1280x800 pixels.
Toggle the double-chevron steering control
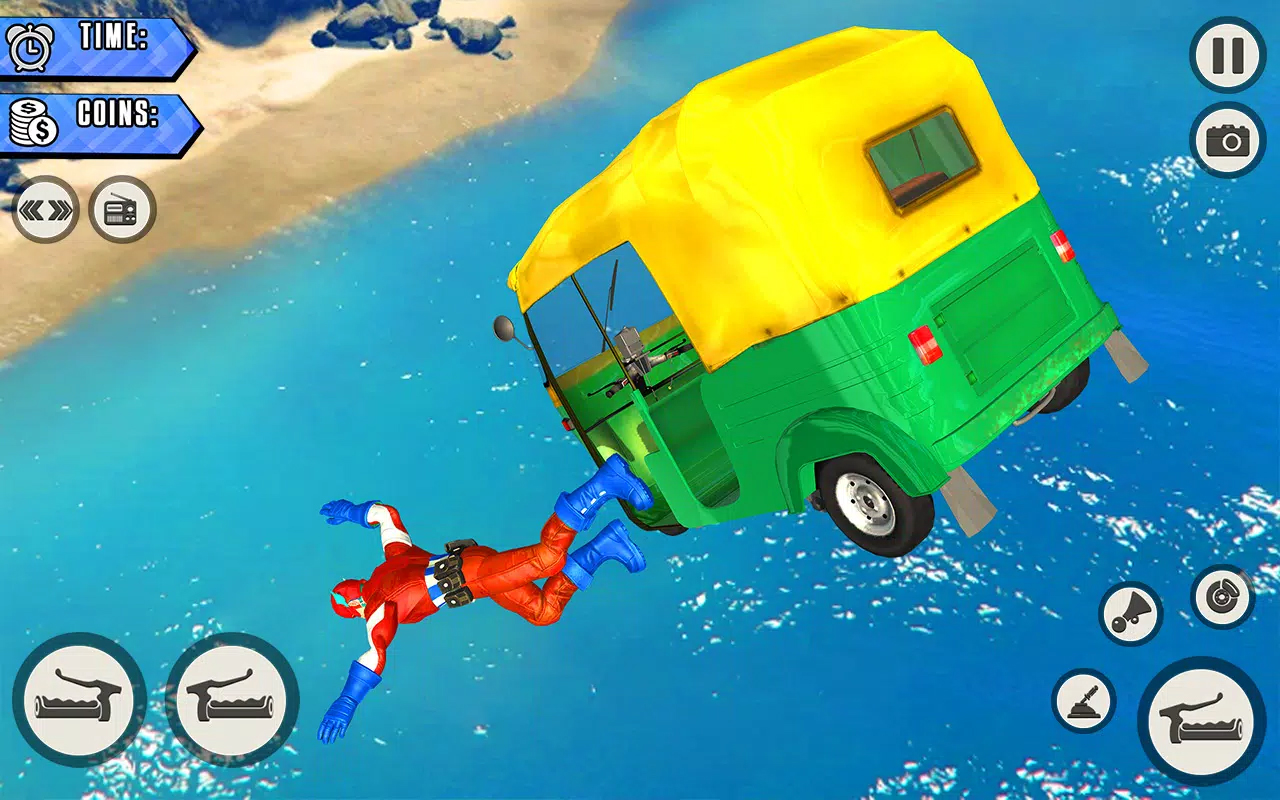pos(45,208)
